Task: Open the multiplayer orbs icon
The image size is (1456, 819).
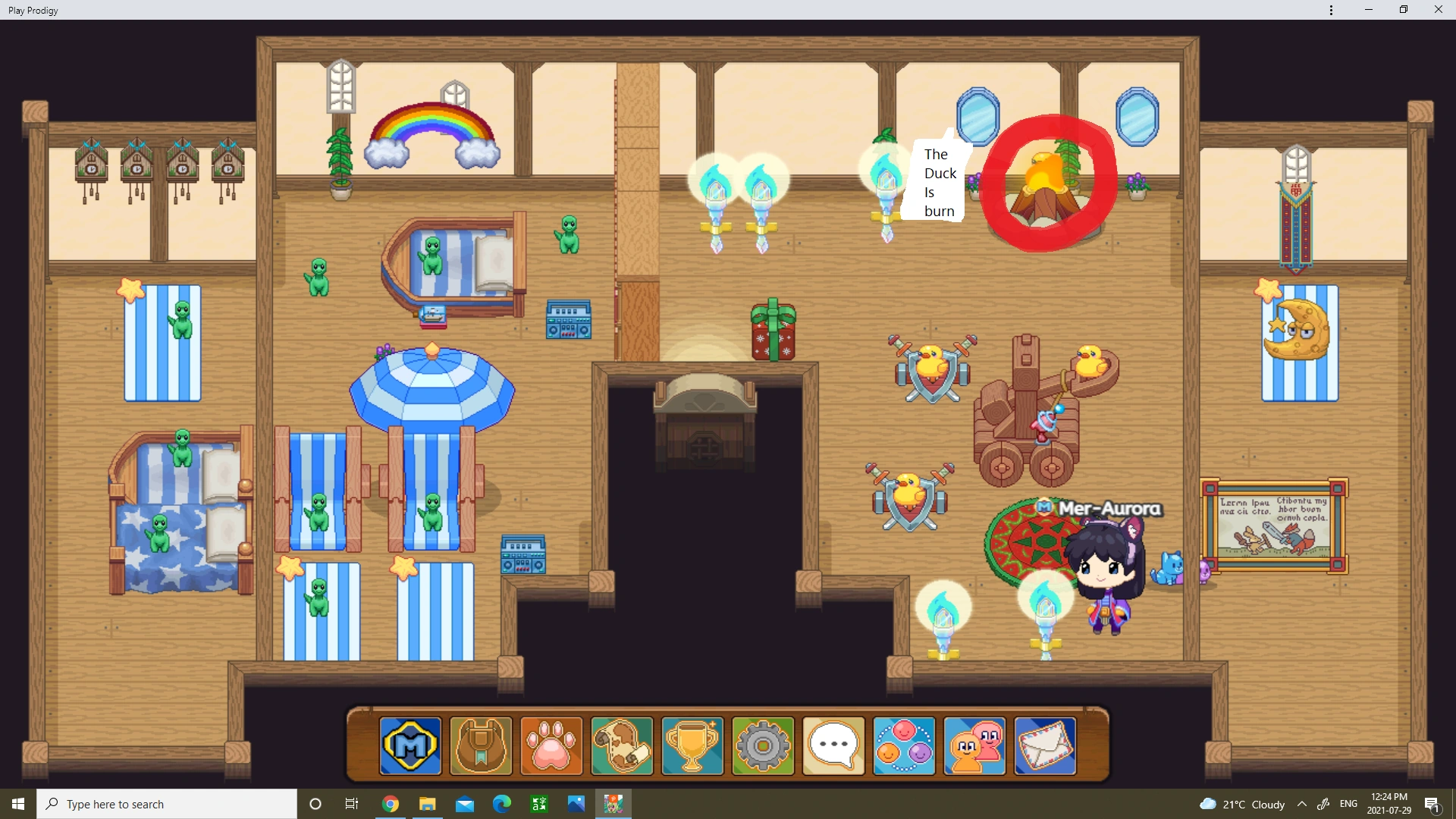Action: click(904, 747)
